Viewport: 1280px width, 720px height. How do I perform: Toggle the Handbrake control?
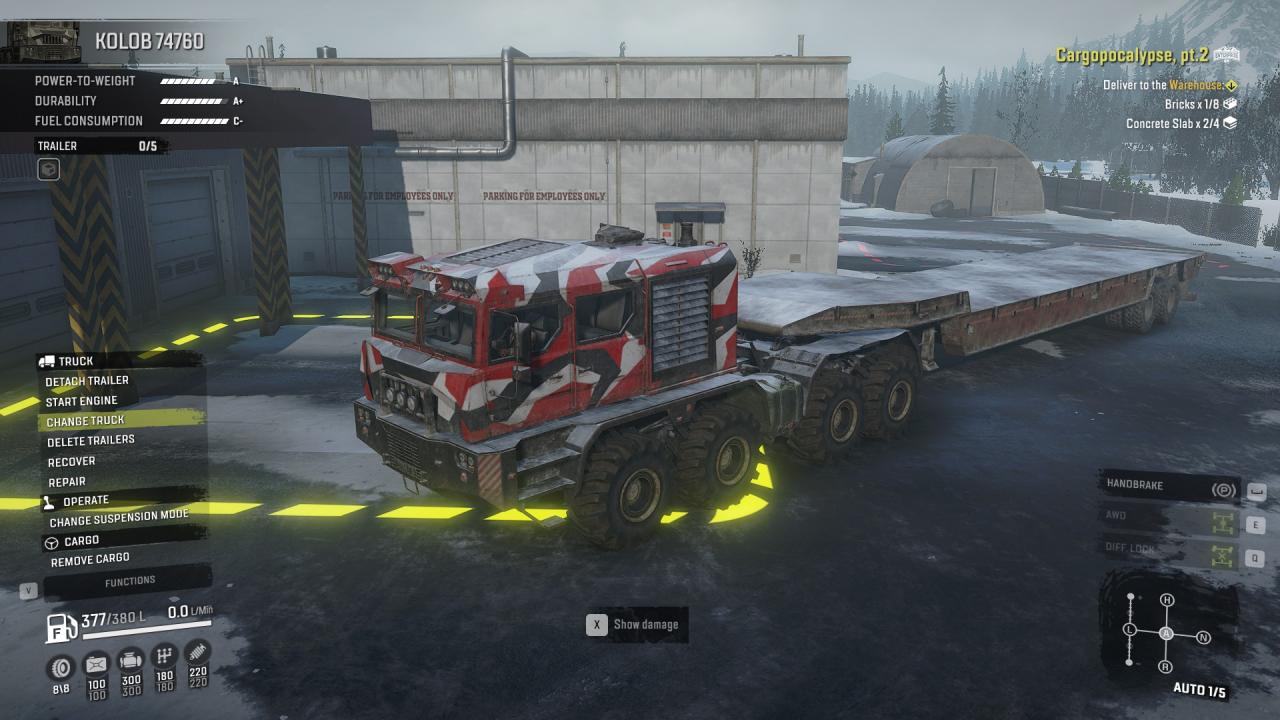pyautogui.click(x=1169, y=487)
